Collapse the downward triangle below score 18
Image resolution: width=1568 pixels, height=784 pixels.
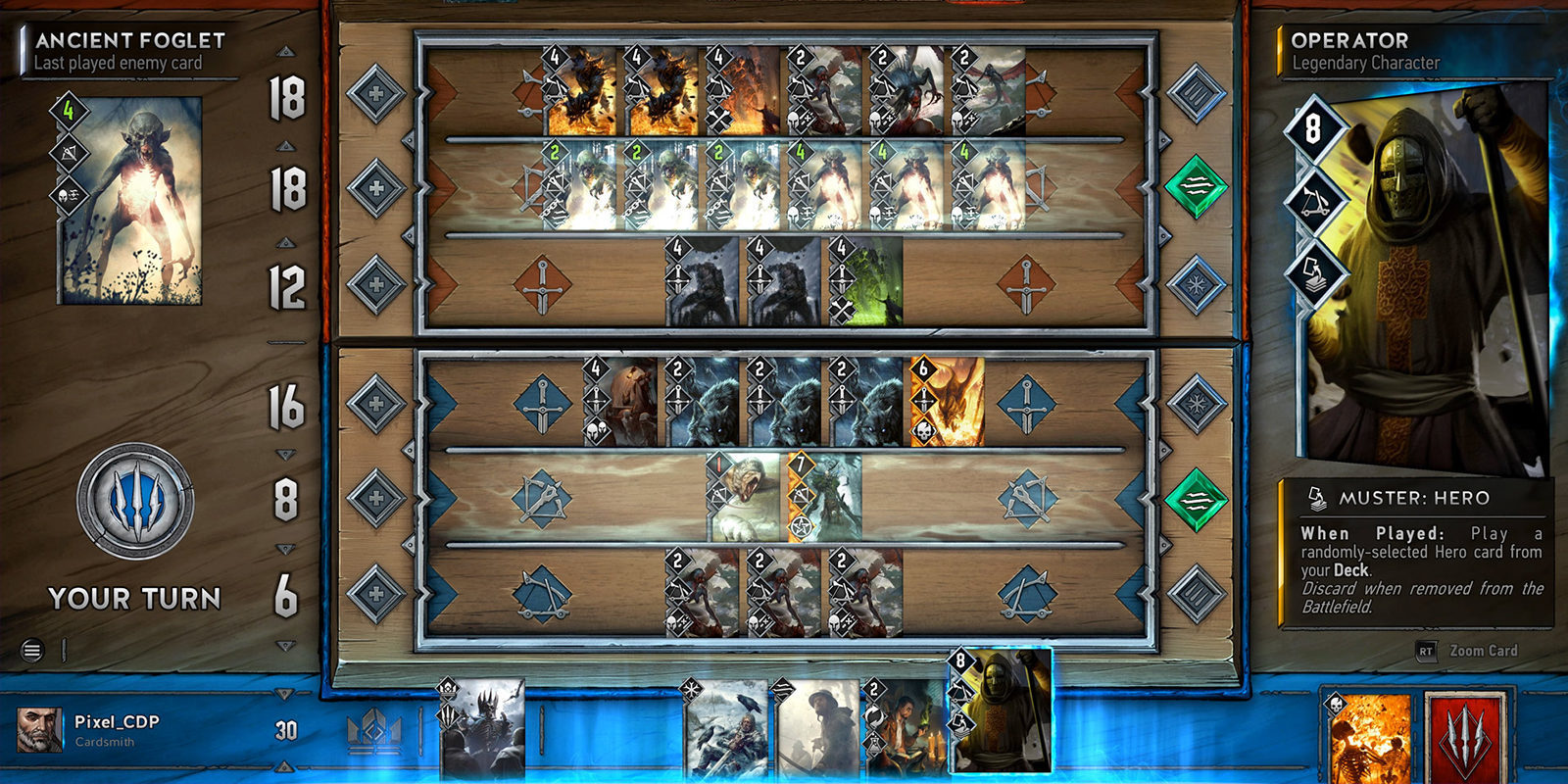click(285, 145)
